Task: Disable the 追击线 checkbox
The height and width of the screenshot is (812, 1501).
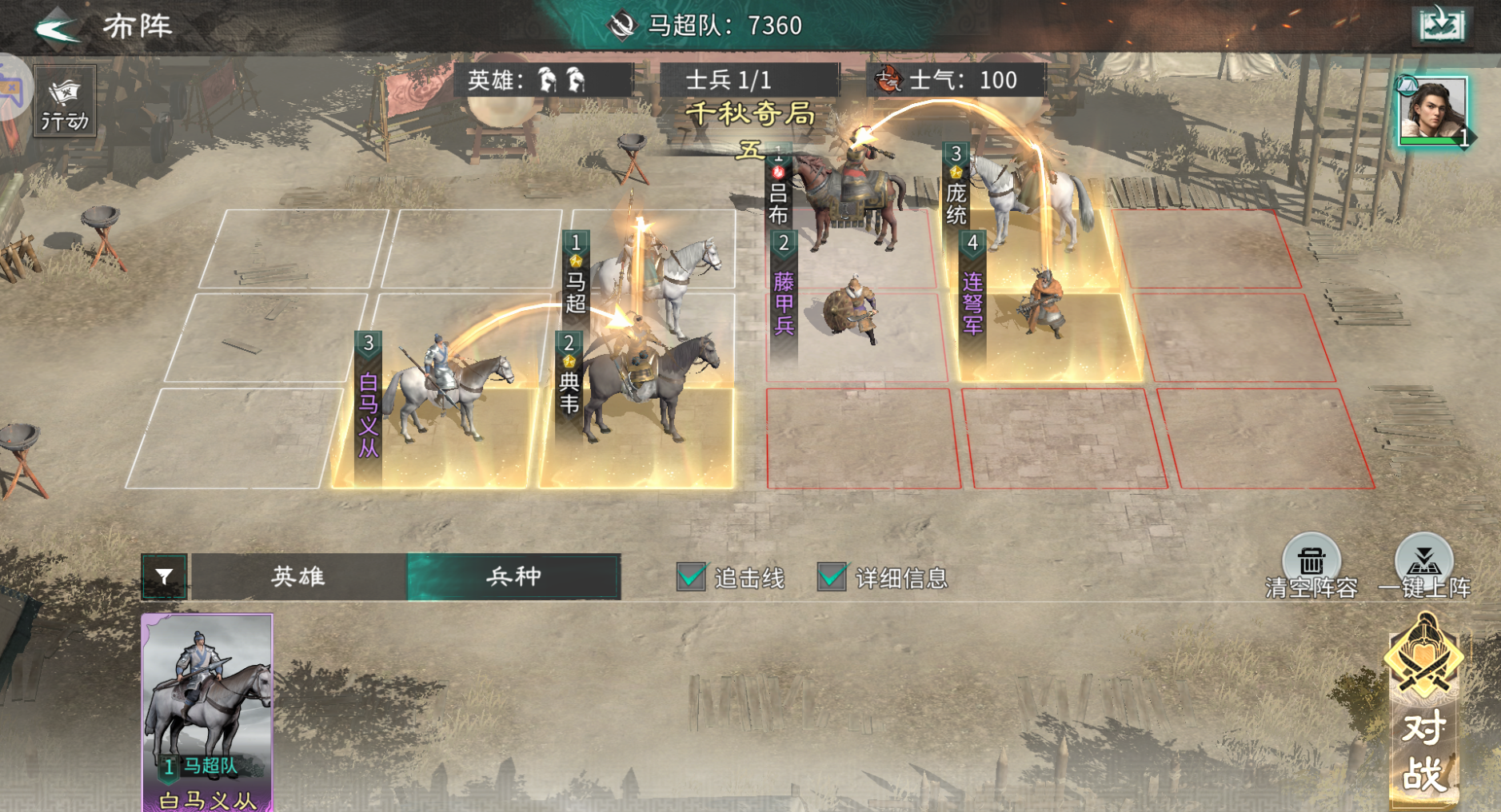Action: (689, 575)
